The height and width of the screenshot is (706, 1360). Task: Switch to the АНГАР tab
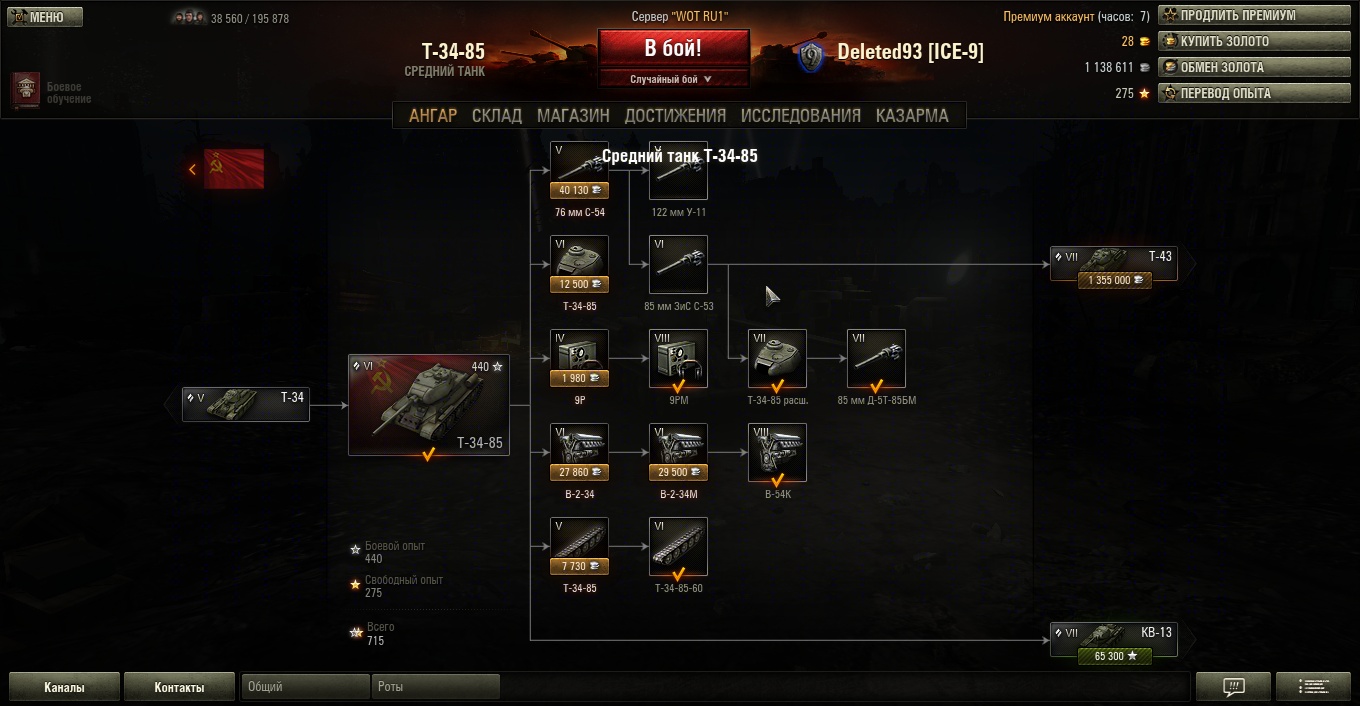(x=432, y=115)
